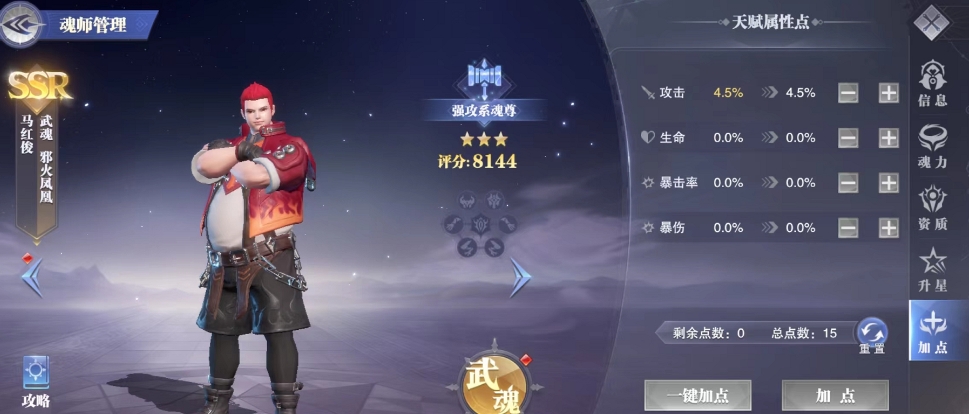Add a point to 暴伤
This screenshot has height=414, width=969.
[x=888, y=228]
